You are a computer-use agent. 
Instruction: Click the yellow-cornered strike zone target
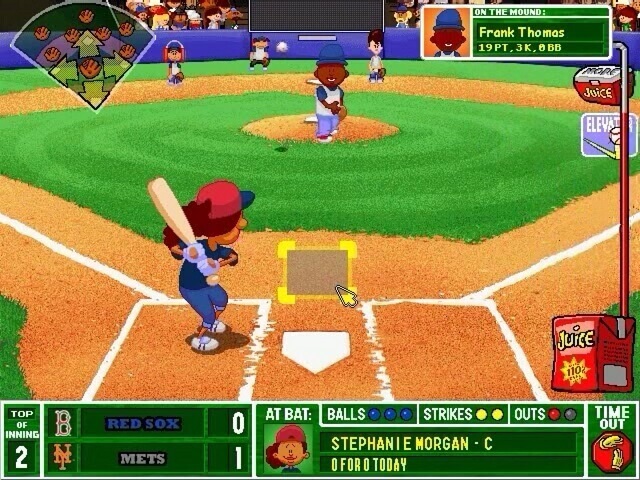[318, 271]
